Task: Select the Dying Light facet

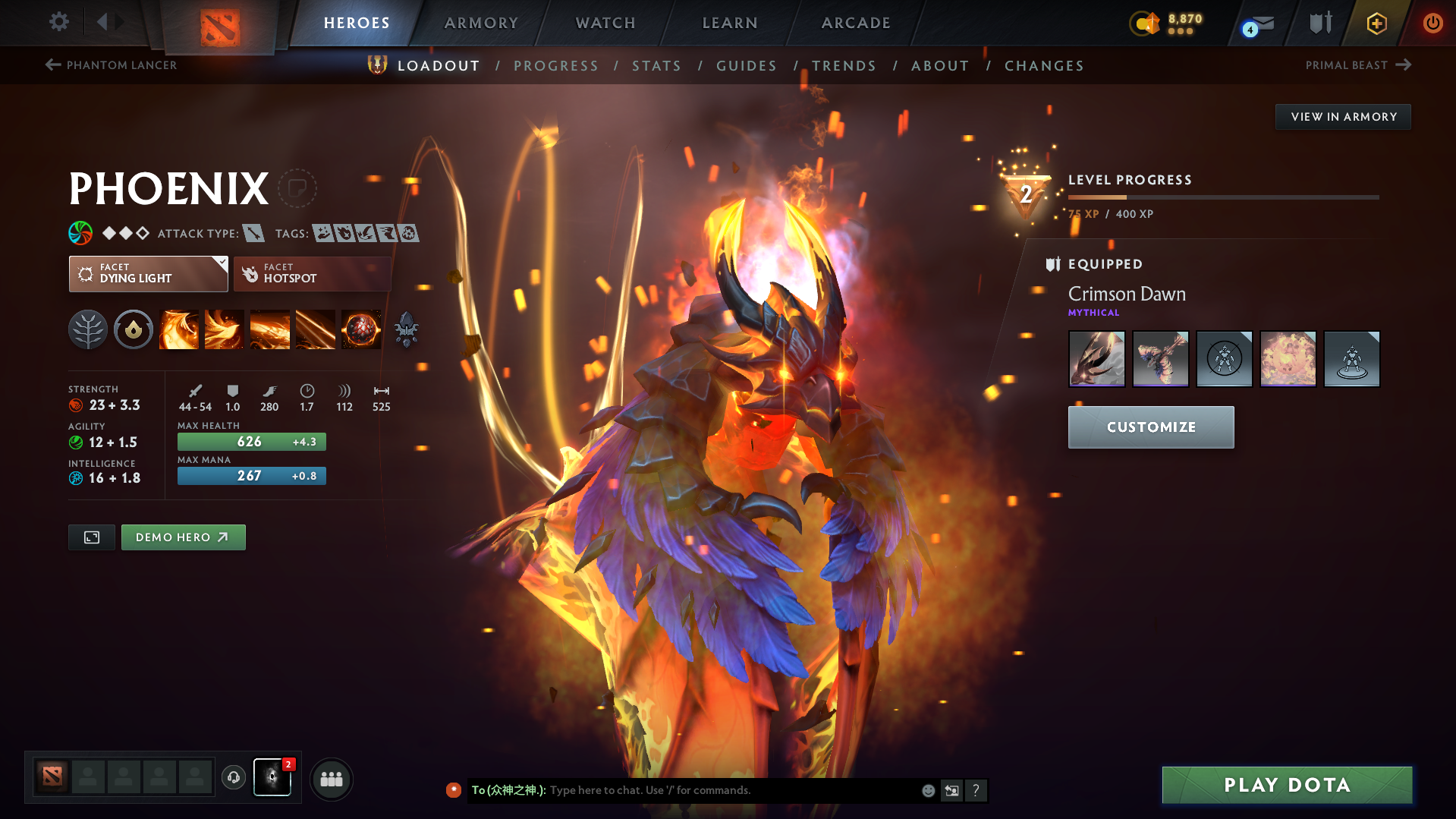Action: coord(148,274)
